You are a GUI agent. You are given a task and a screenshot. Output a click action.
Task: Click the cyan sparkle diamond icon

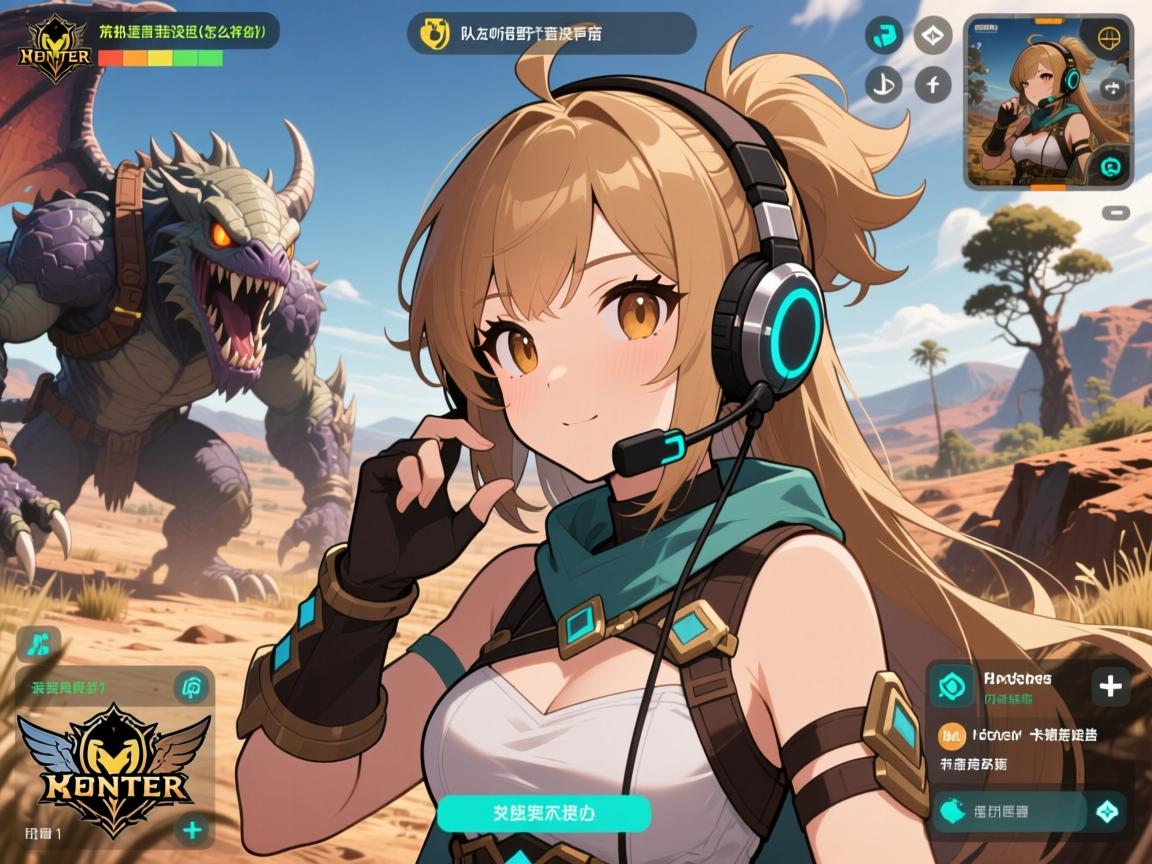[x=1107, y=812]
